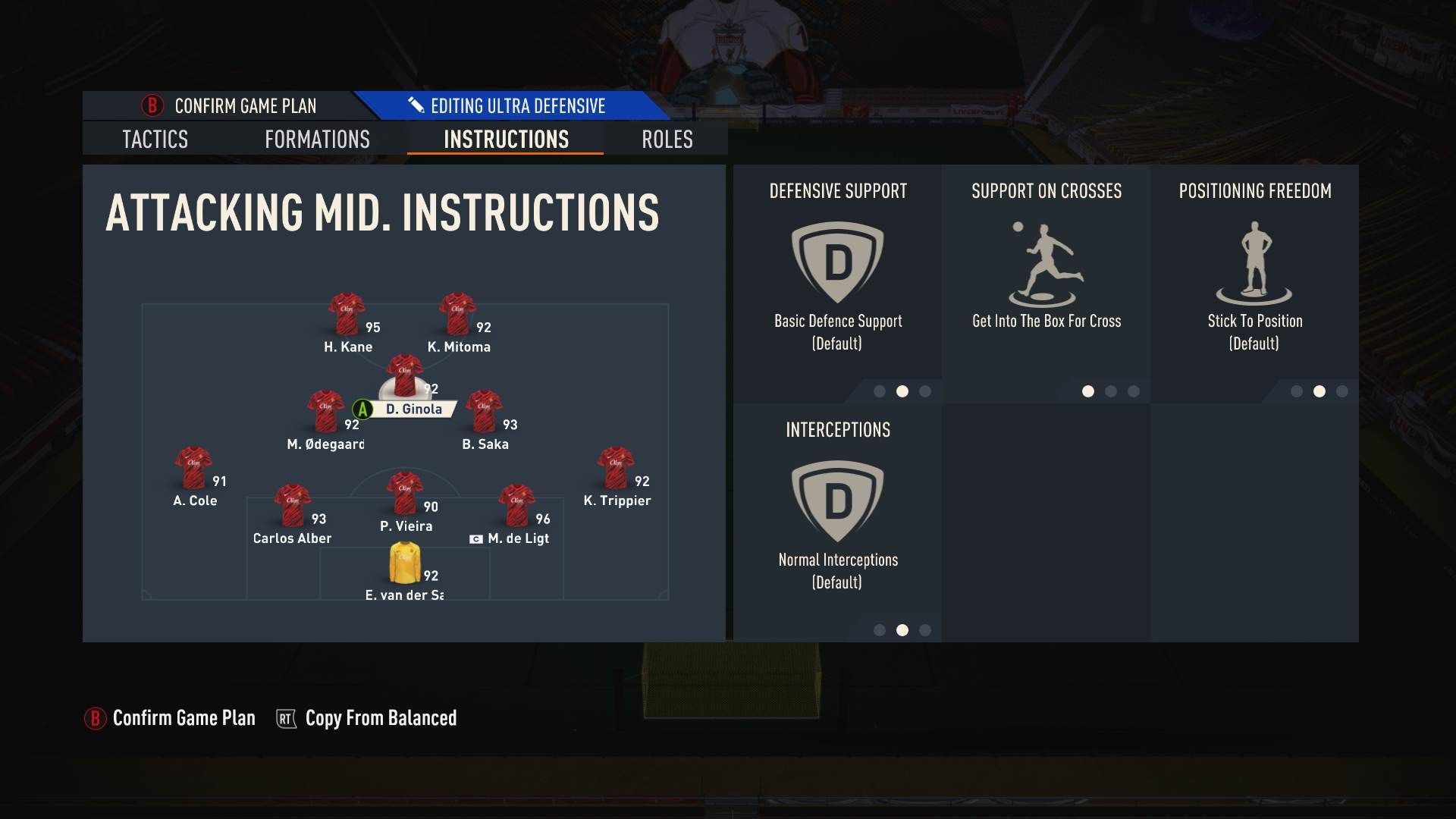This screenshot has width=1456, height=819.
Task: Click Confirm Game Plan at the bottom
Action: click(183, 717)
